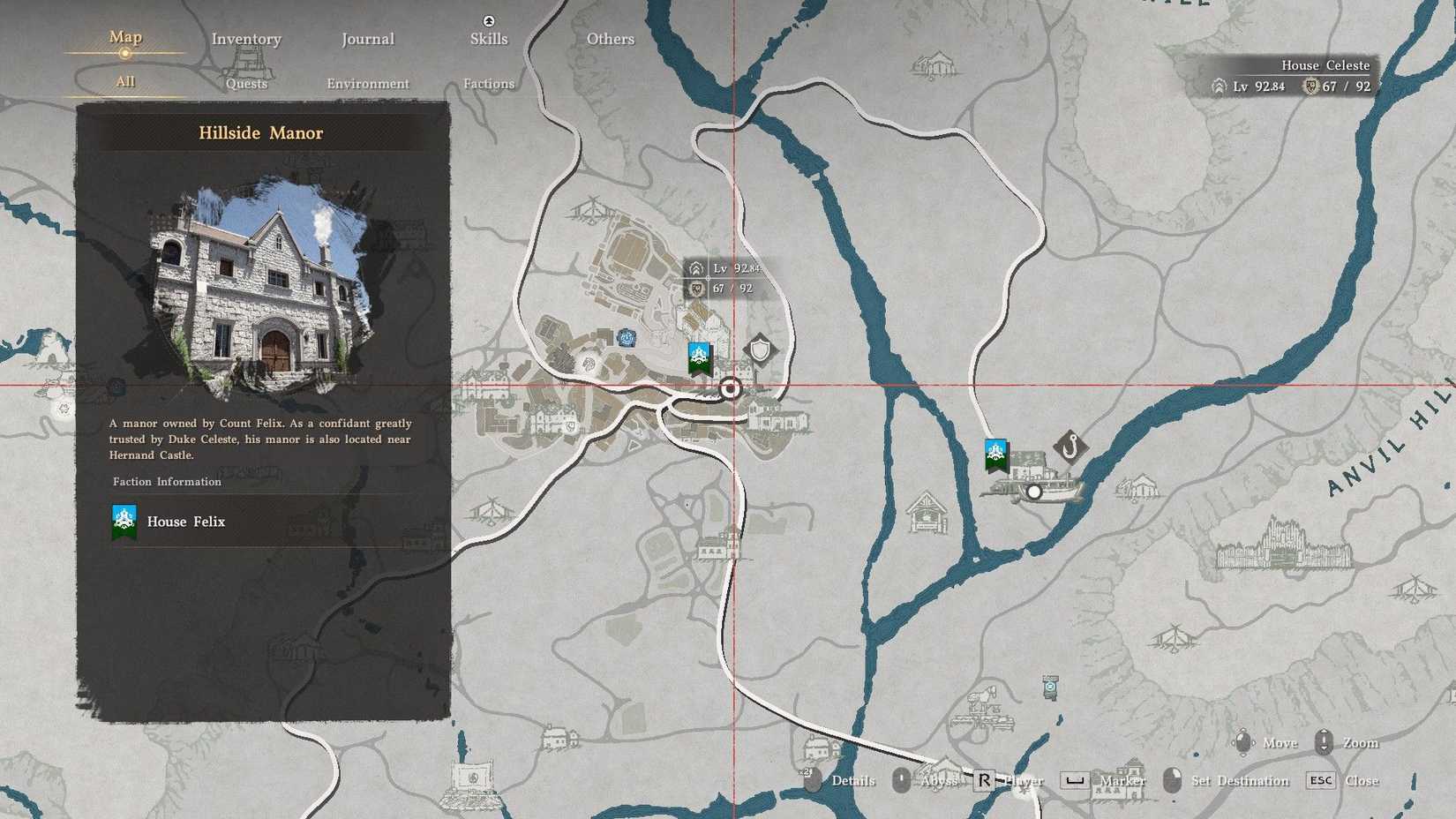Select the blue faction banner by the river docks
The width and height of the screenshot is (1456, 819).
995,452
